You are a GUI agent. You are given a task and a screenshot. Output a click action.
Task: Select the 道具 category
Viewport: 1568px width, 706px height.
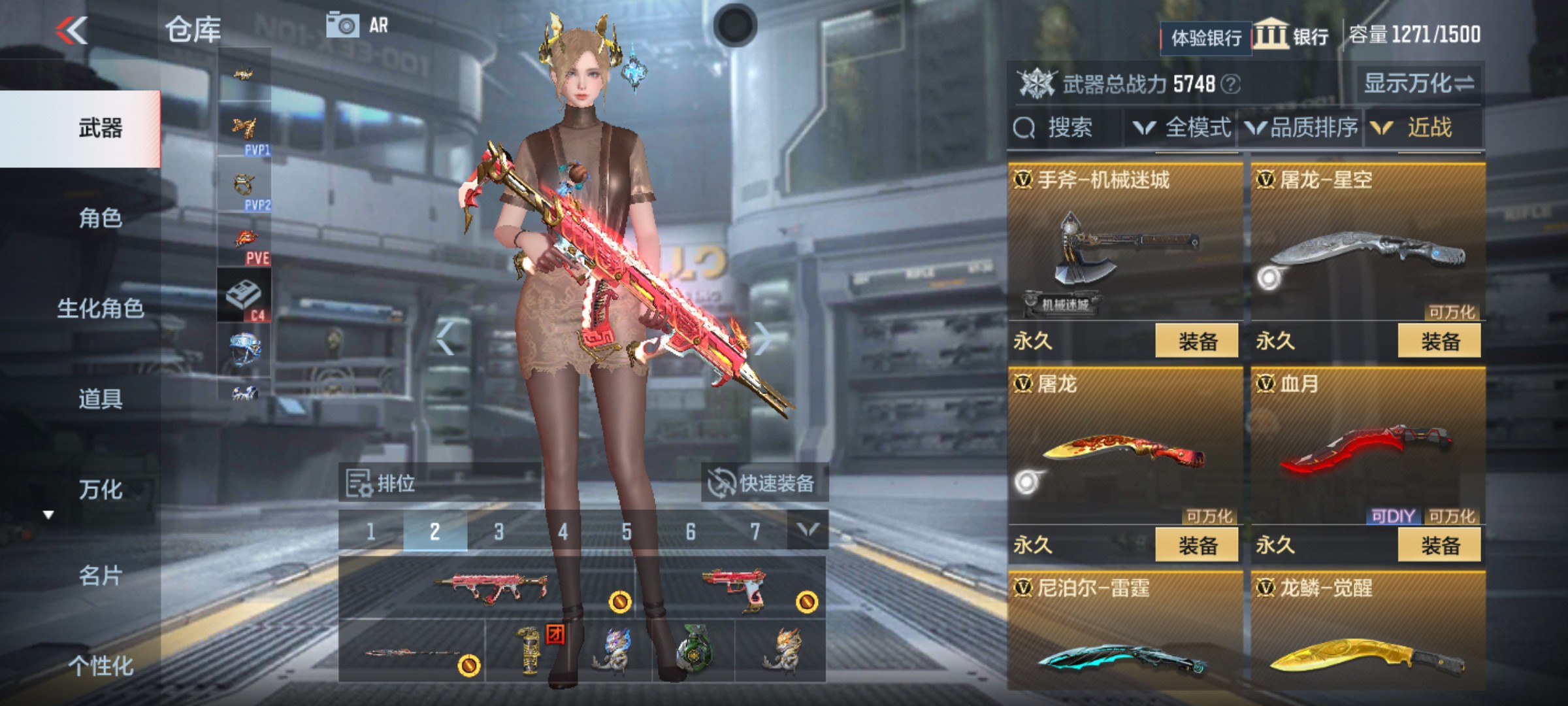100,399
